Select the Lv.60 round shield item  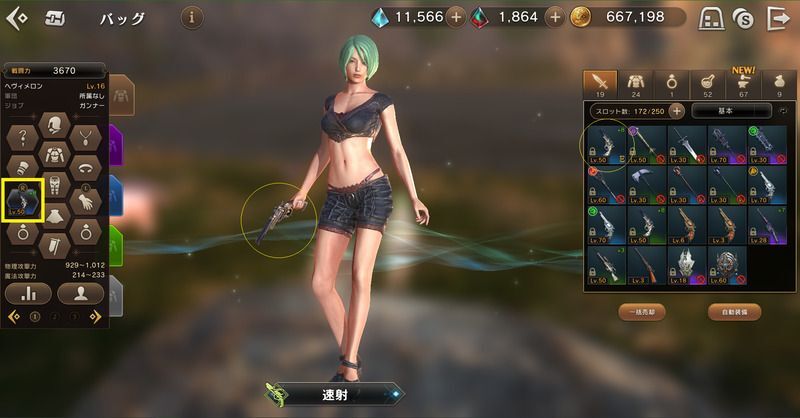point(726,266)
